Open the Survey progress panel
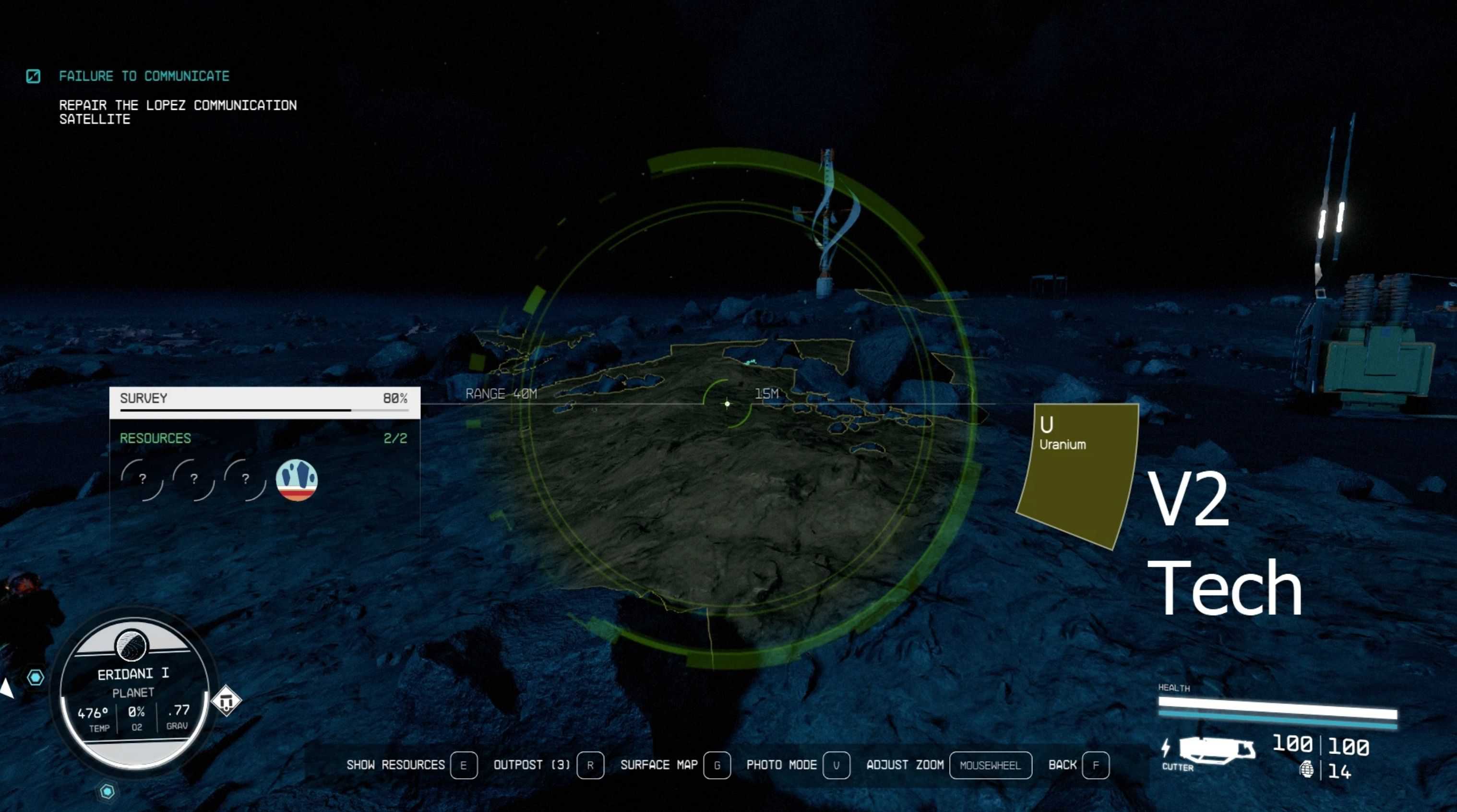 tap(264, 402)
